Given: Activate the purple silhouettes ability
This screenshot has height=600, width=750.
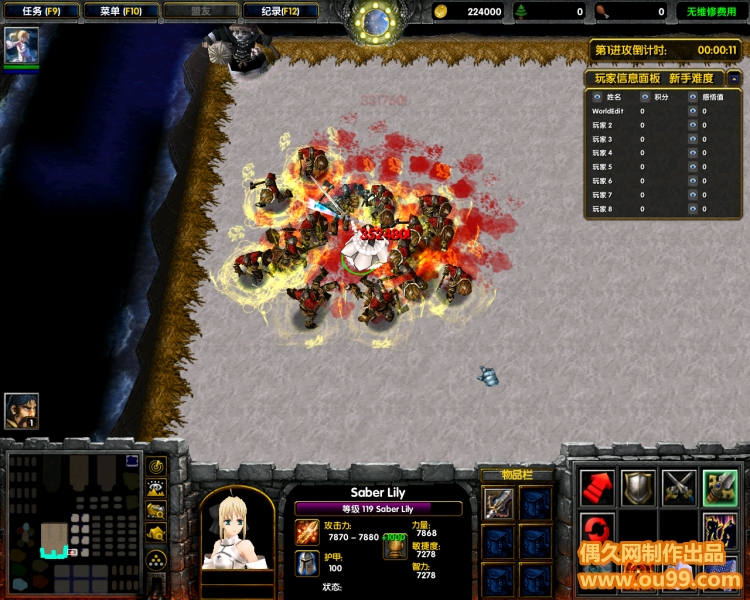Looking at the screenshot, I should (x=720, y=528).
